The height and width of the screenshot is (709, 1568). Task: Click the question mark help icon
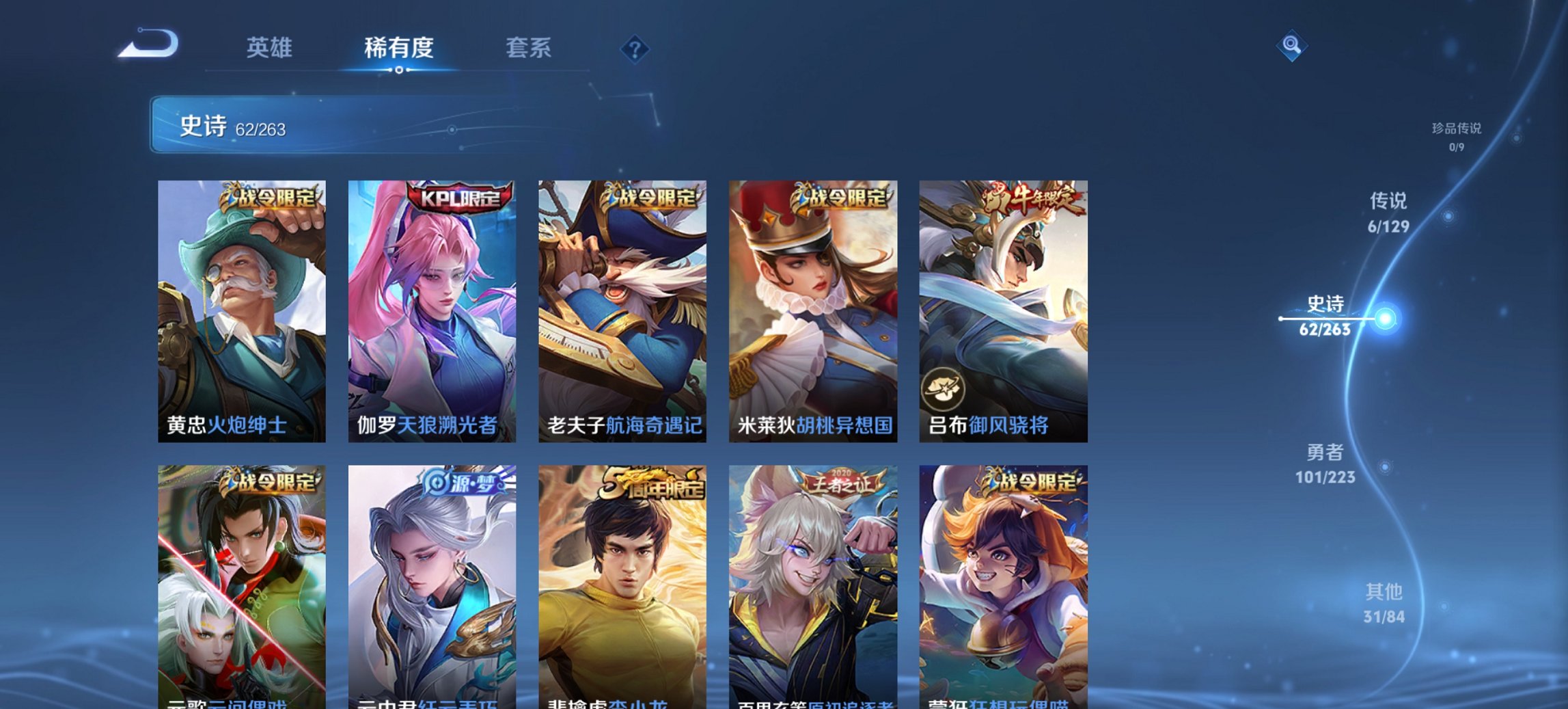click(x=634, y=49)
